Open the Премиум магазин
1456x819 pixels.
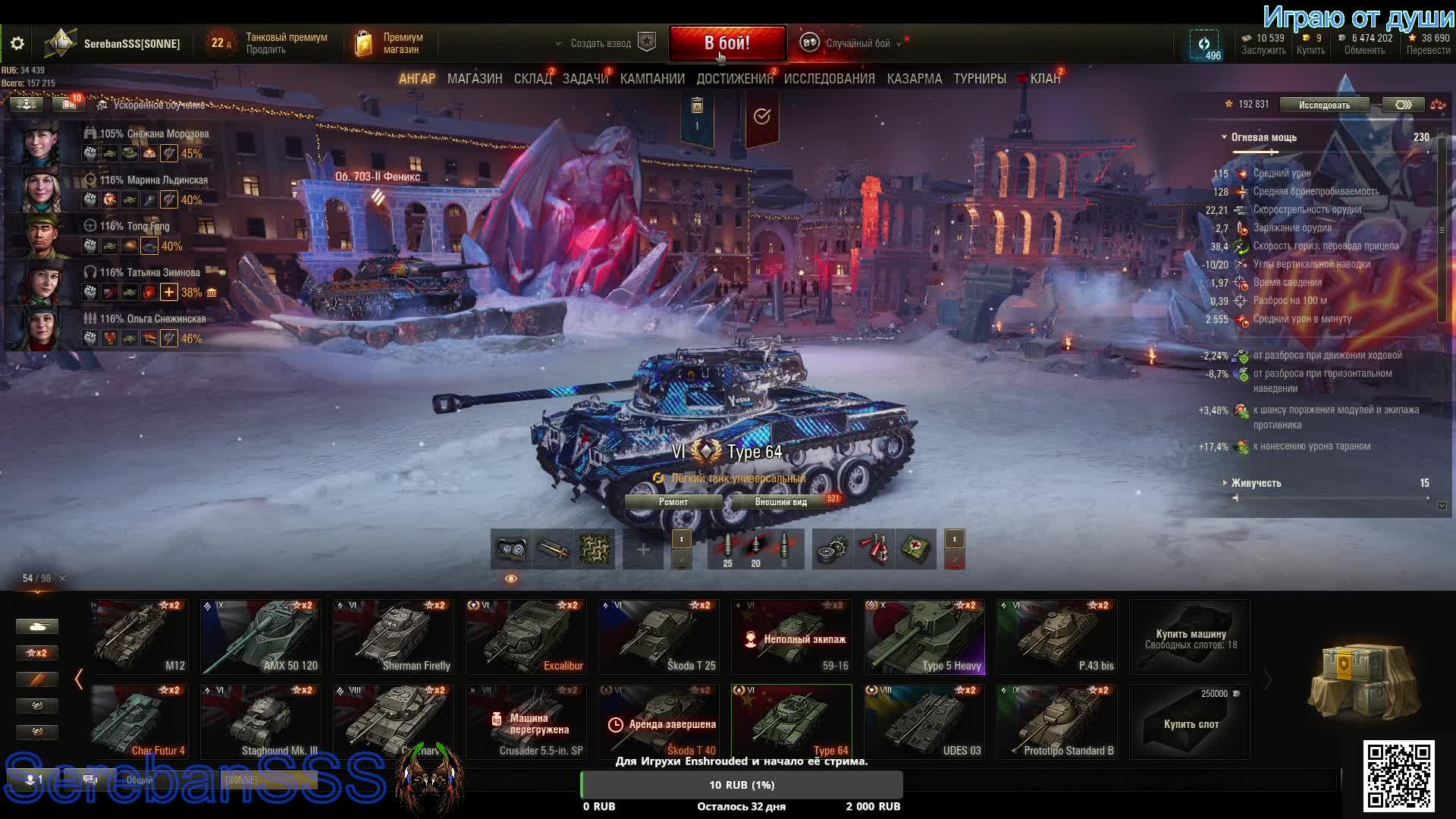[391, 44]
